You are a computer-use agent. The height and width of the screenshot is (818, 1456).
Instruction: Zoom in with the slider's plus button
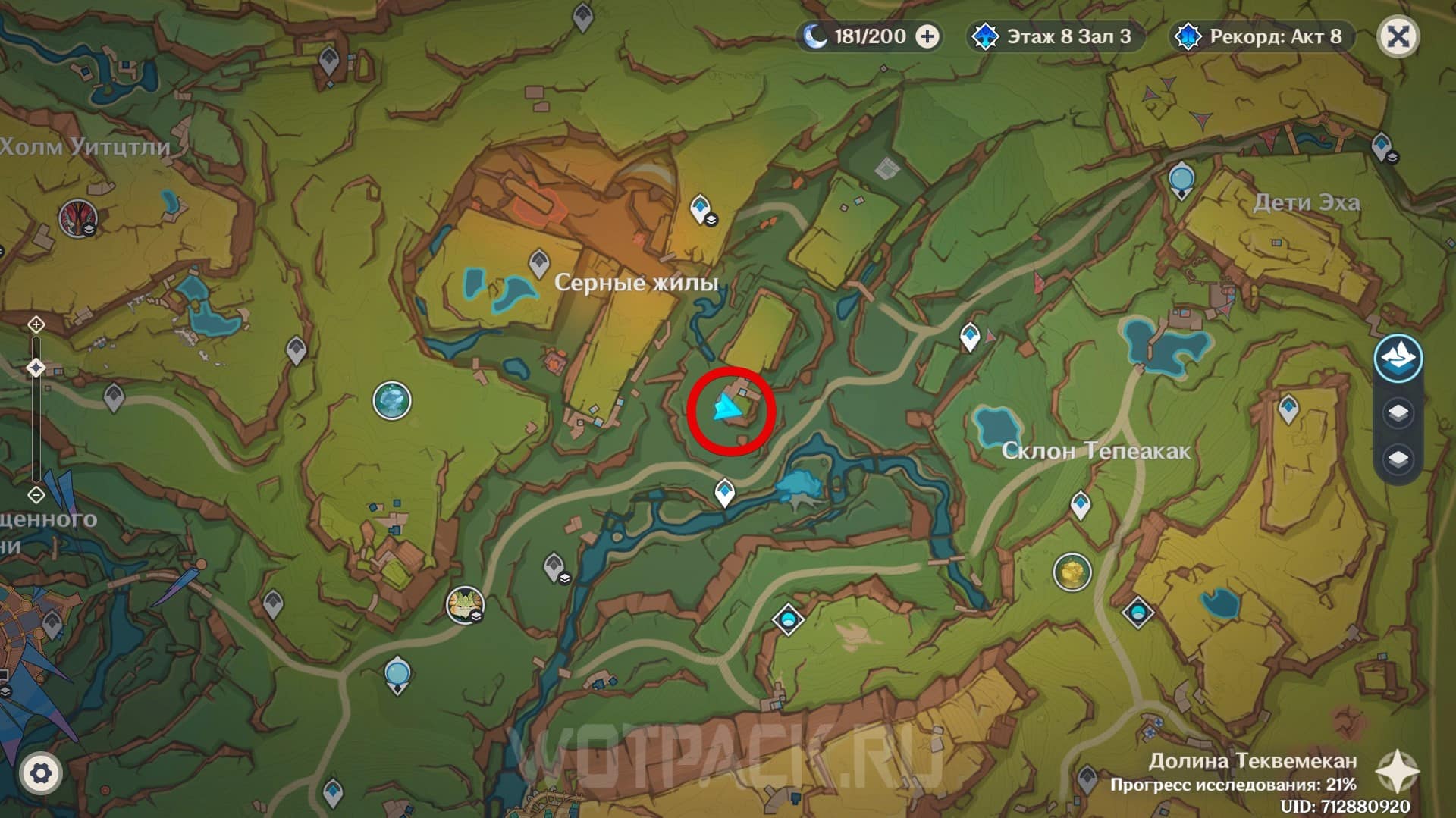point(36,325)
